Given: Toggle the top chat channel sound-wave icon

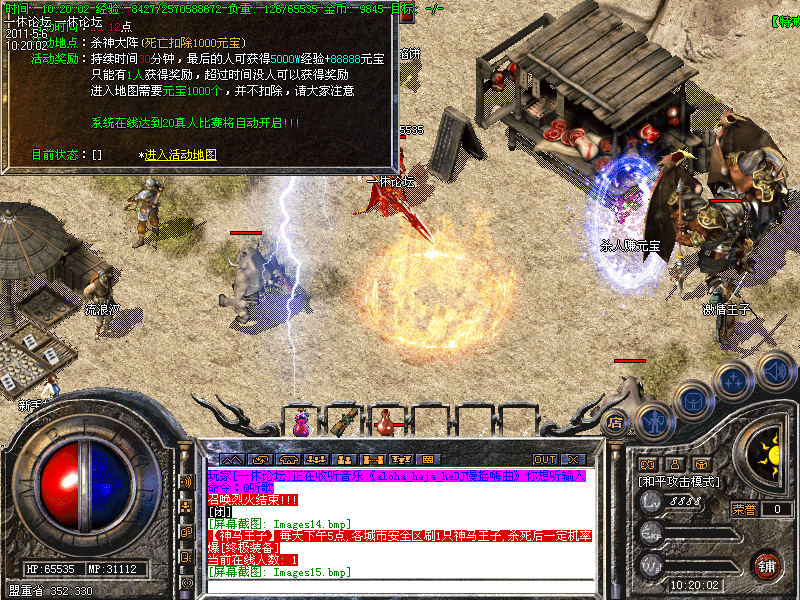Looking at the screenshot, I should 186,482.
